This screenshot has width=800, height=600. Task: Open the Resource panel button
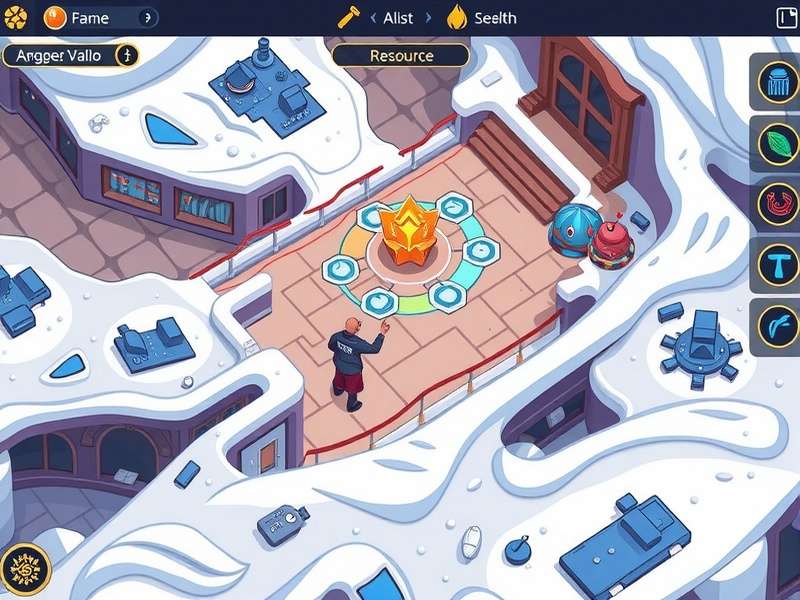400,55
